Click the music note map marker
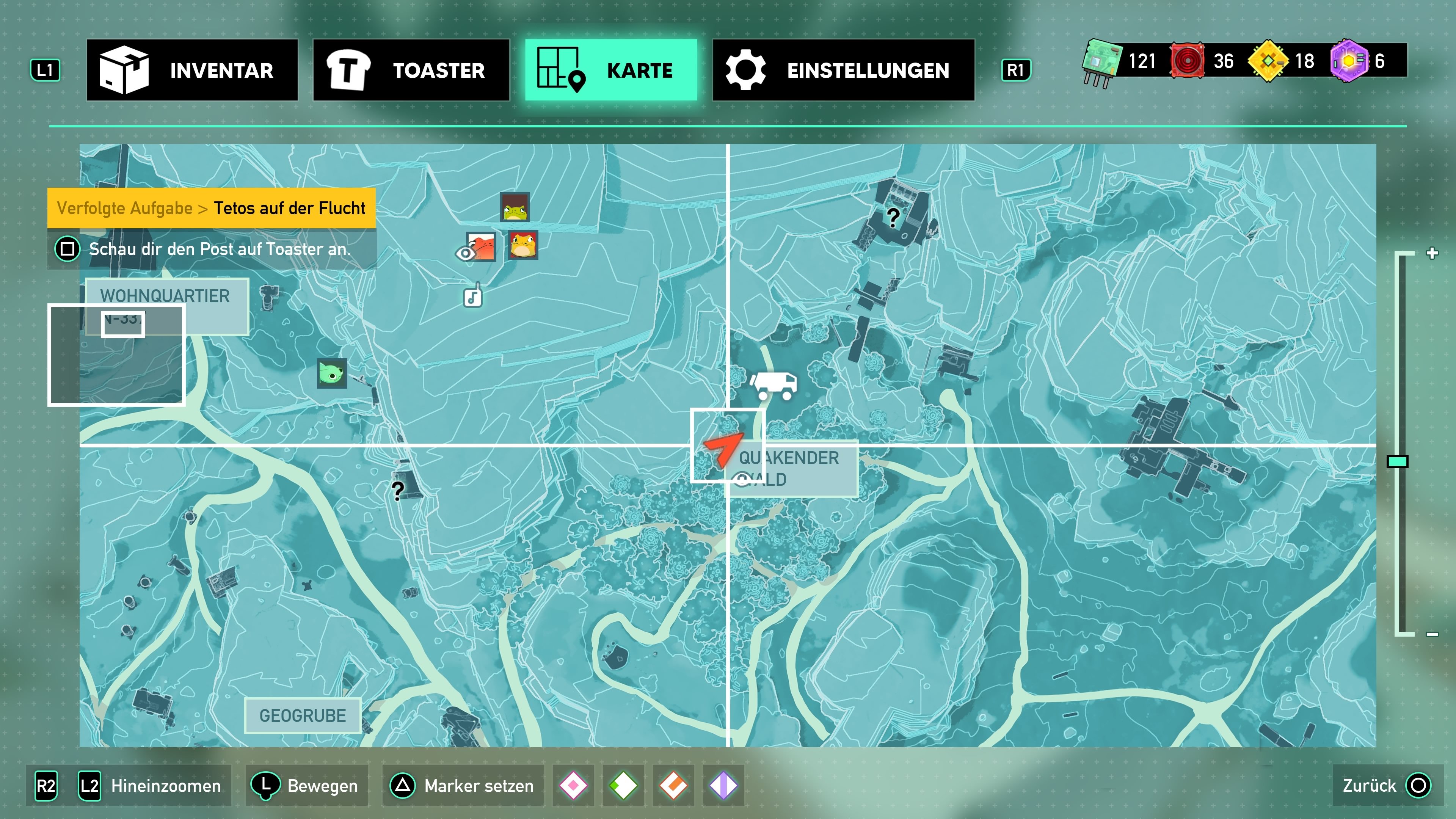The width and height of the screenshot is (1456, 819). coord(472,296)
